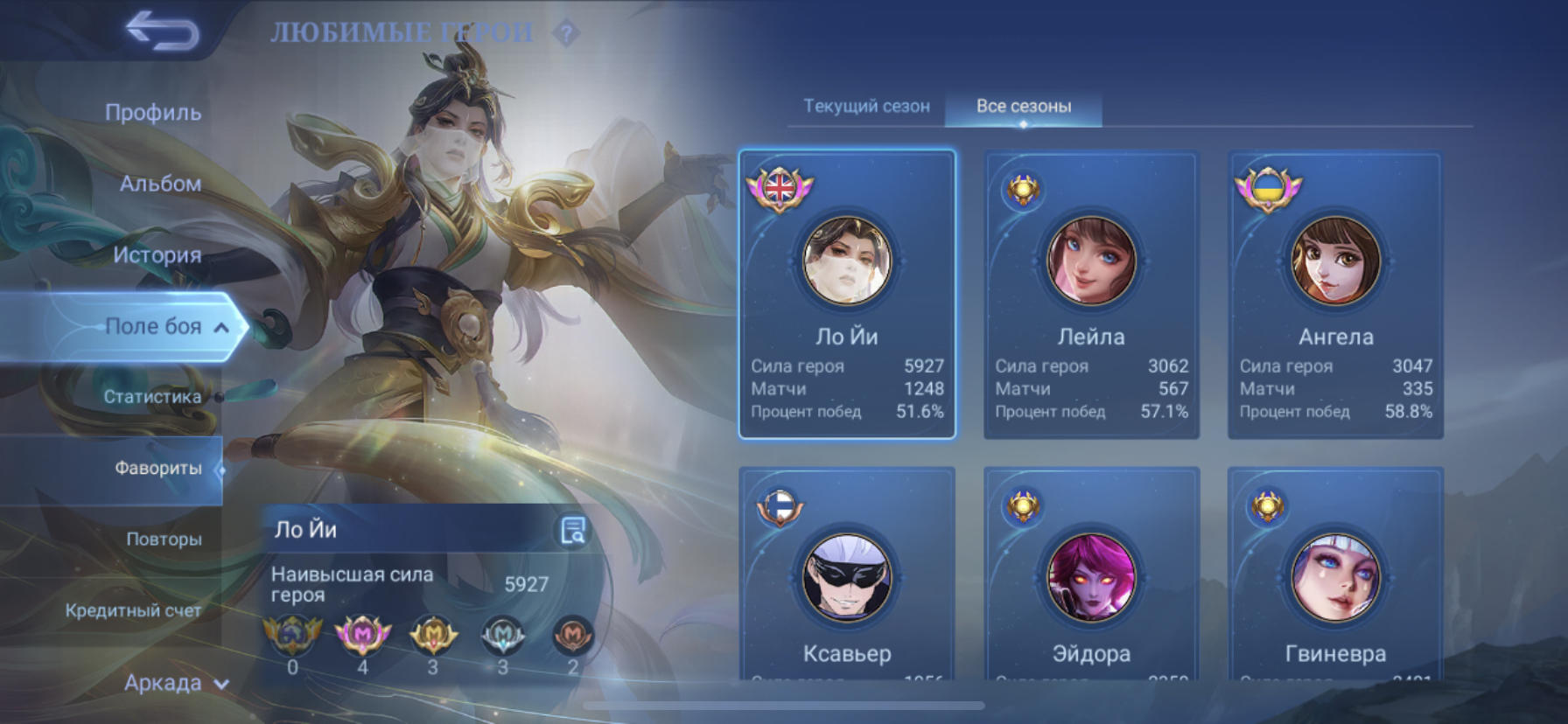Select the Лейла hero card
This screenshot has height=724, width=1568.
(1091, 295)
